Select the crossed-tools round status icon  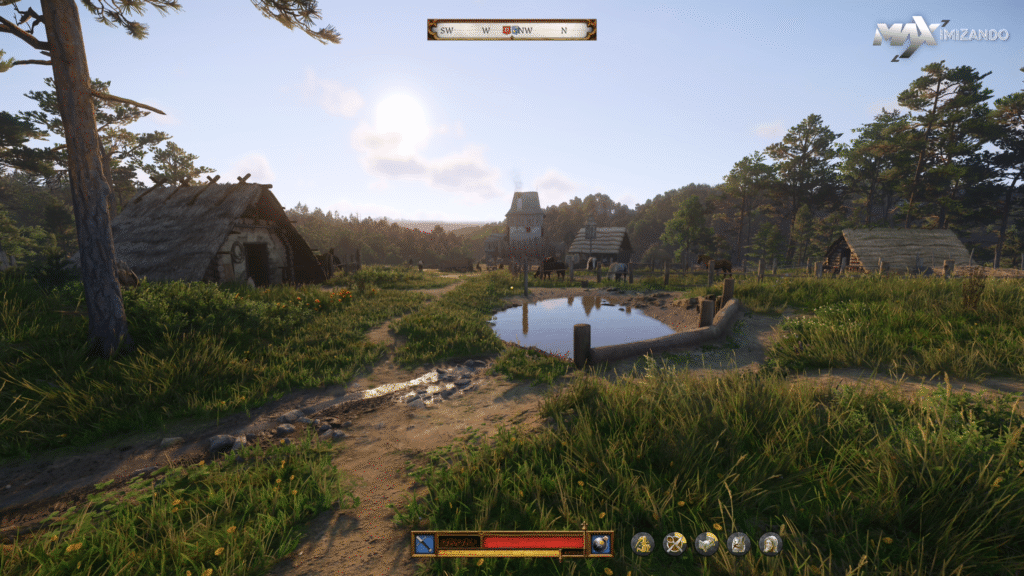(675, 543)
